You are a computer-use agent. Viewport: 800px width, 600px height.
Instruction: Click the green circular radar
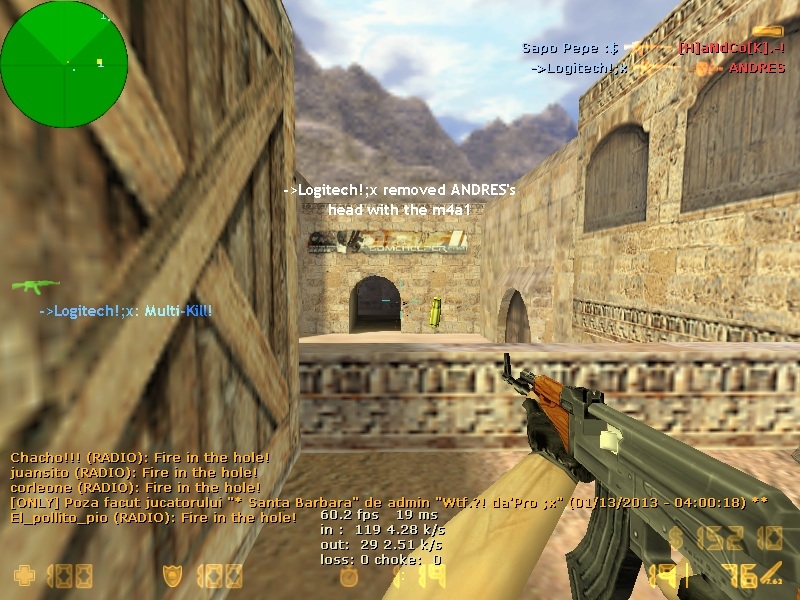[64, 64]
